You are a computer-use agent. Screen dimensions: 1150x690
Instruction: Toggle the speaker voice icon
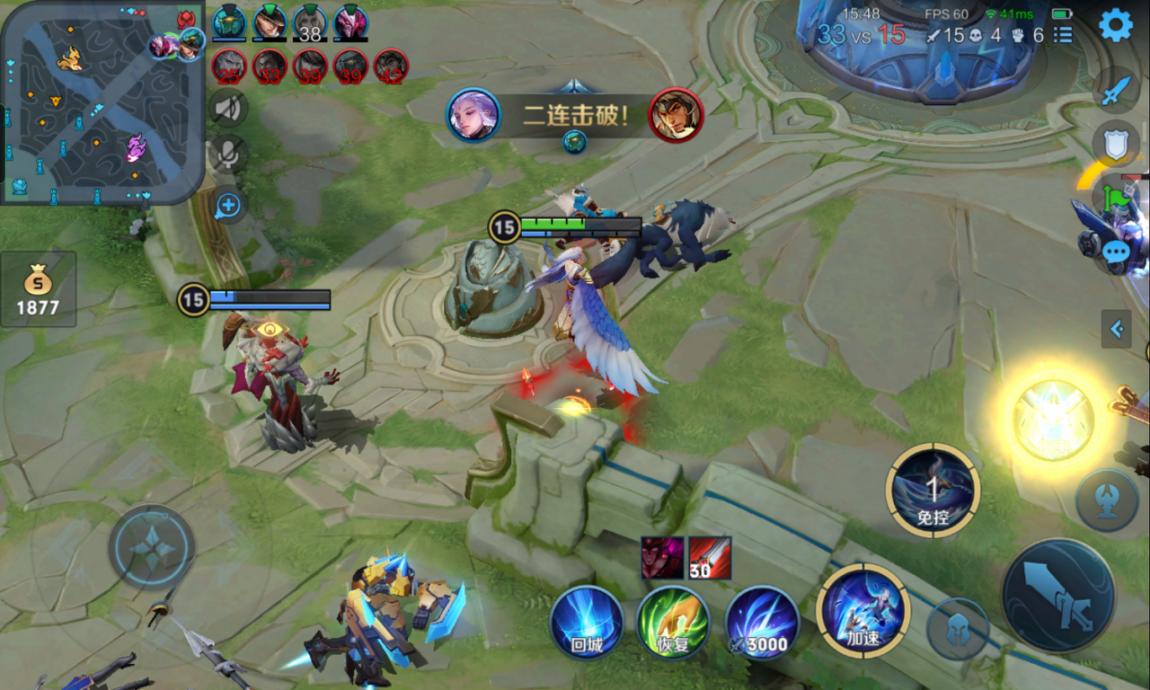(x=229, y=106)
